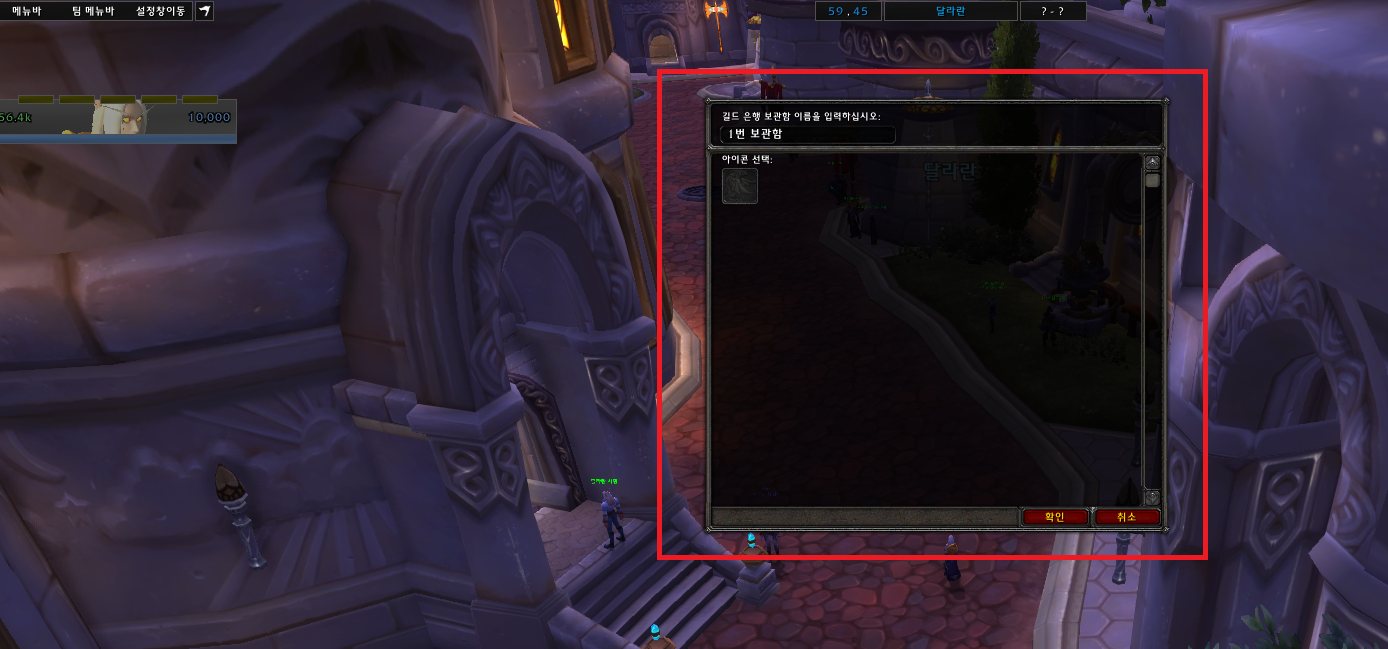Select the grey creature icon for the vault
Viewport: 1388px width, 649px height.
[740, 186]
